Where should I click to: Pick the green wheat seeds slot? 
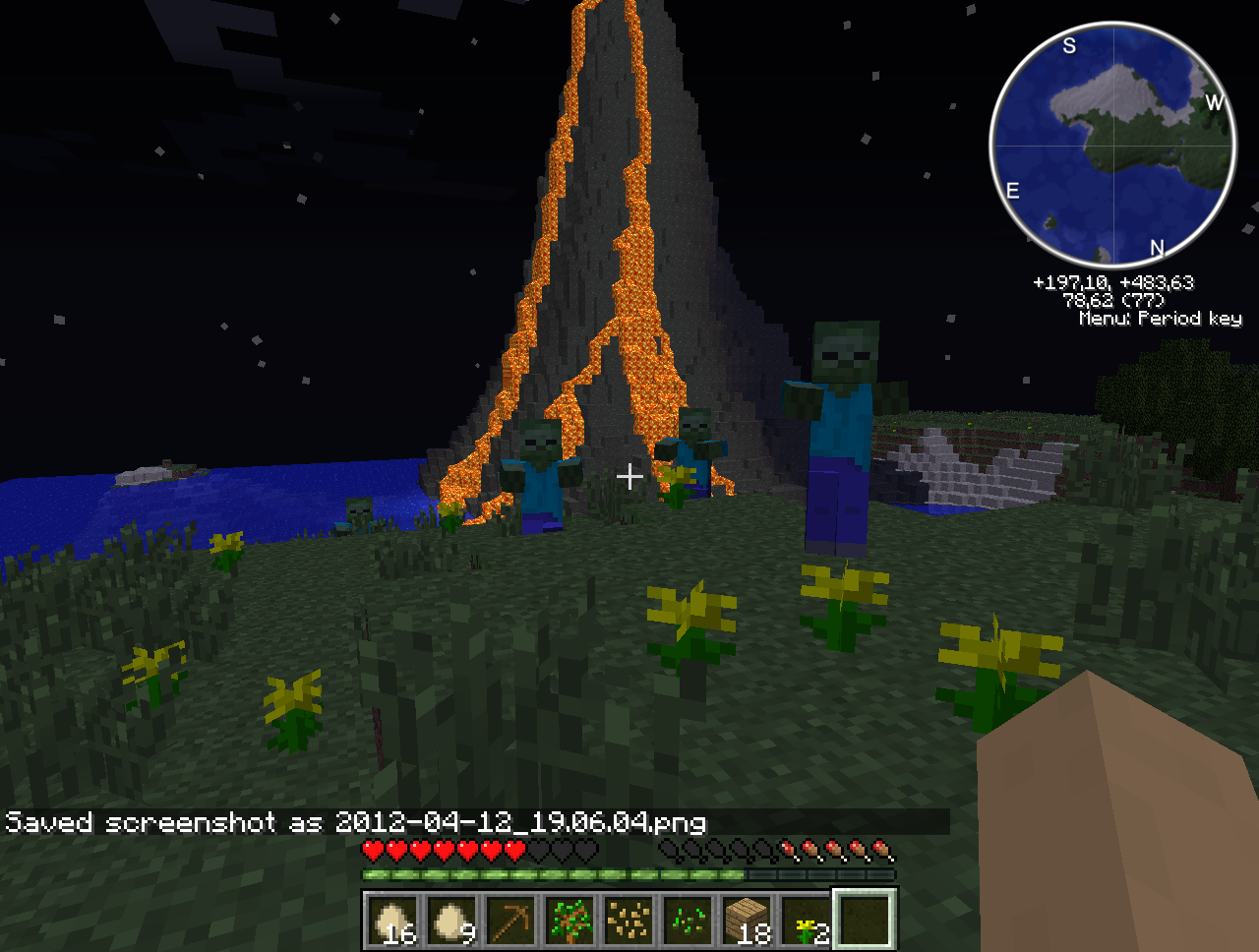pyautogui.click(x=688, y=921)
